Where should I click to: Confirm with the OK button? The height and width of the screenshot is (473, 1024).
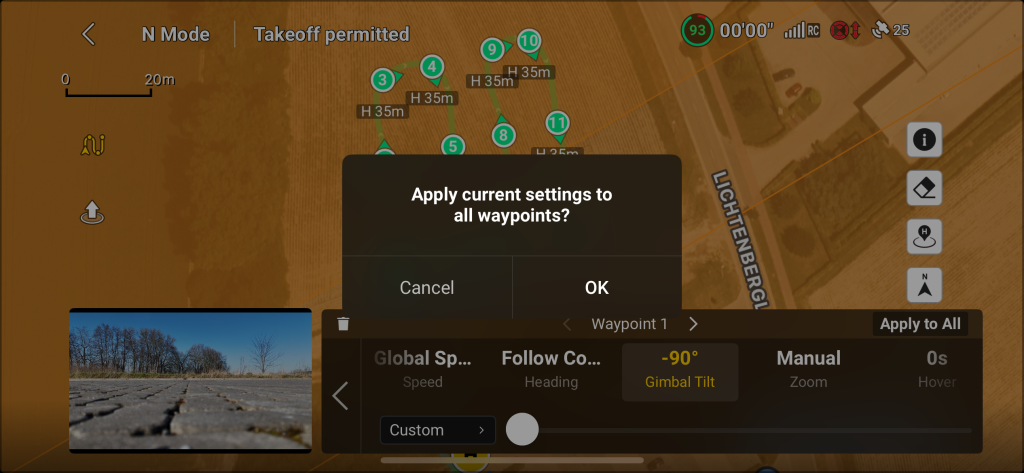click(597, 287)
